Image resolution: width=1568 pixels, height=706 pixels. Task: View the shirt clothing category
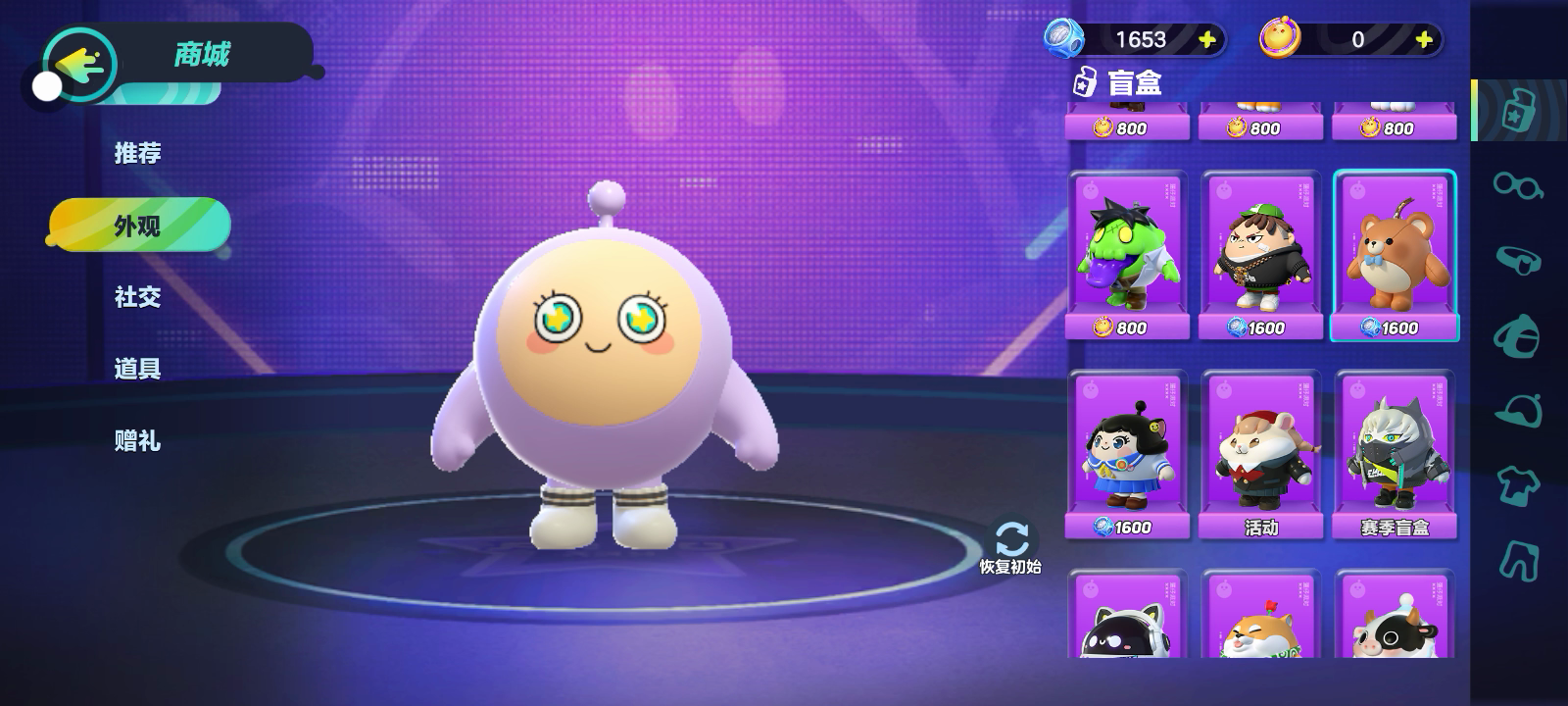pos(1517,485)
